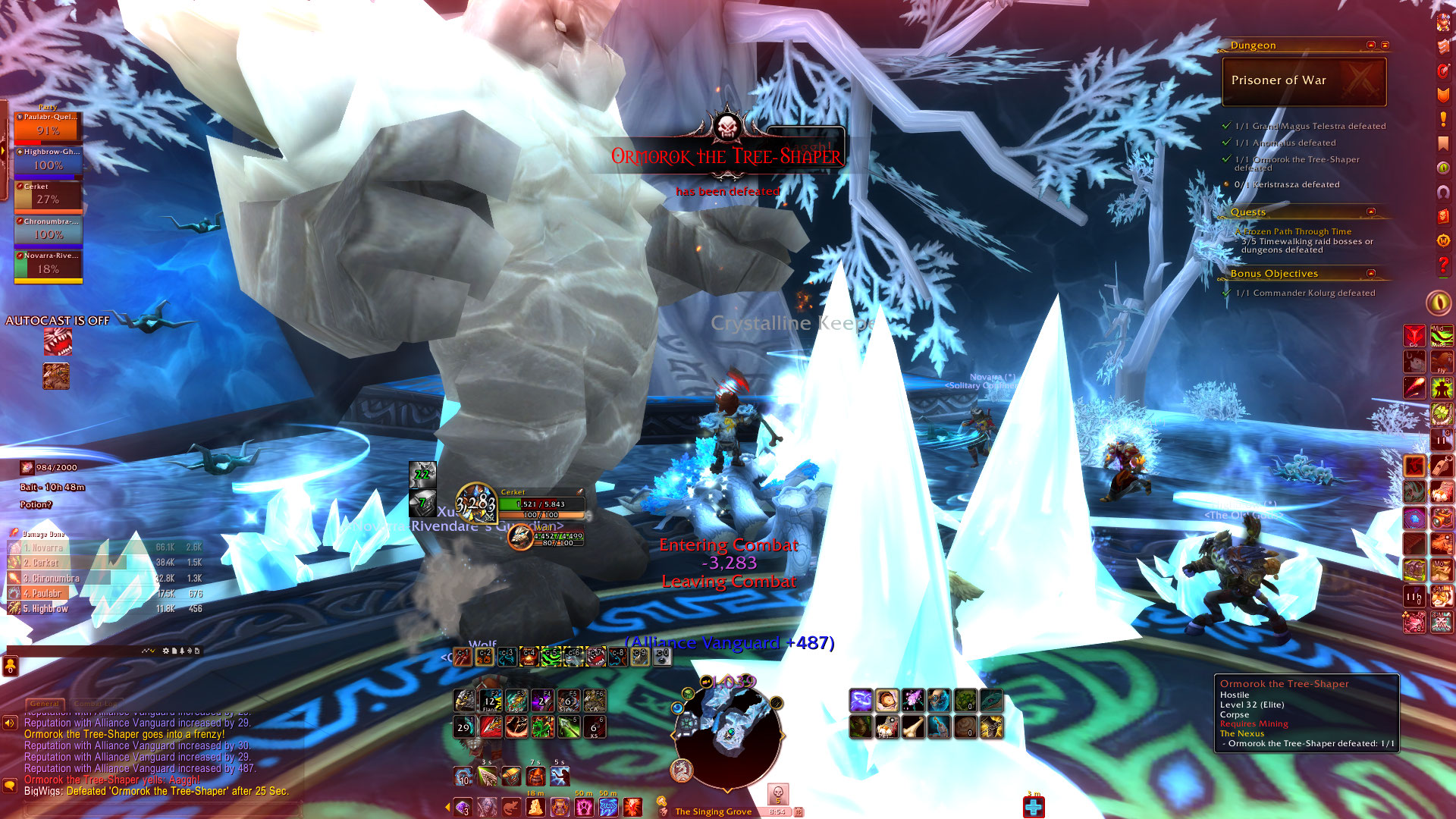Click the skull difficulty icon below minimap

tap(777, 794)
